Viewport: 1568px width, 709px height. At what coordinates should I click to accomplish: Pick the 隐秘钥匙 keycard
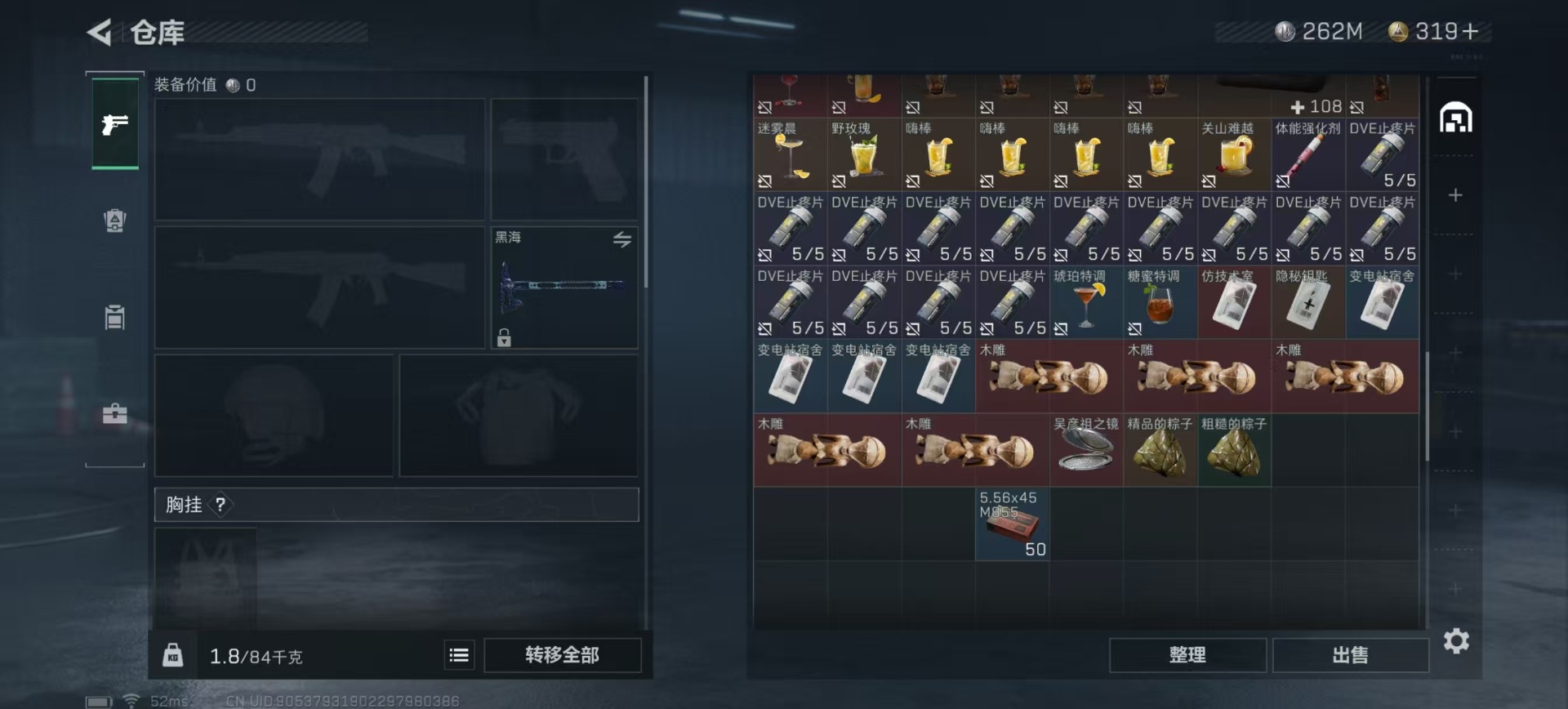tap(1308, 302)
